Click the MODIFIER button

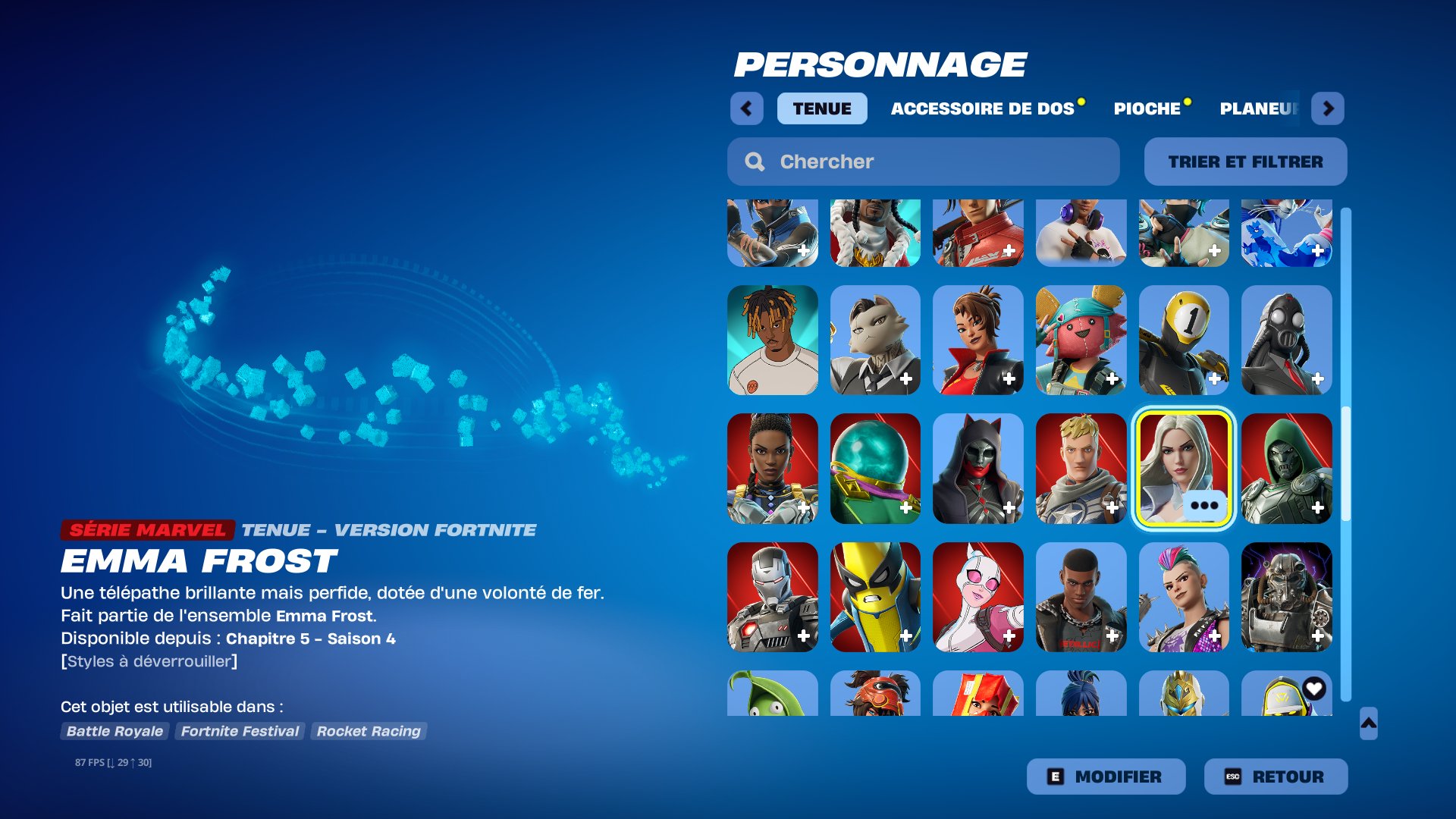pos(1105,776)
